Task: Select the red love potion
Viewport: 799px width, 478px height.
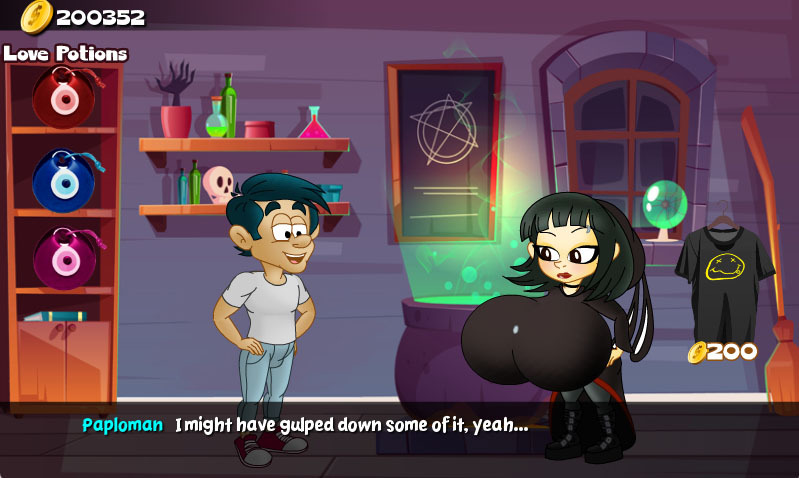Action: (63, 96)
